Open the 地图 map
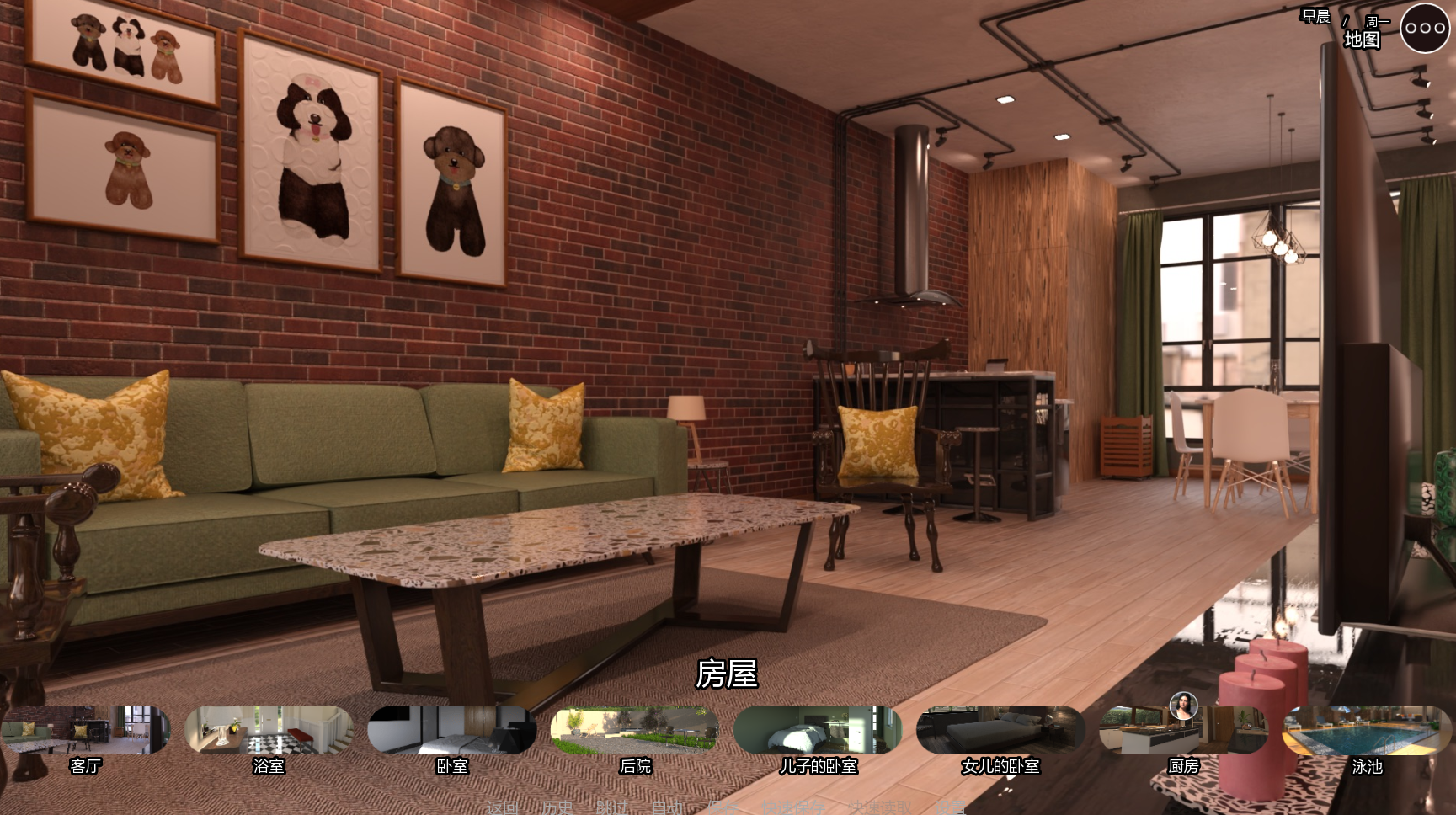The image size is (1456, 815). (1361, 40)
